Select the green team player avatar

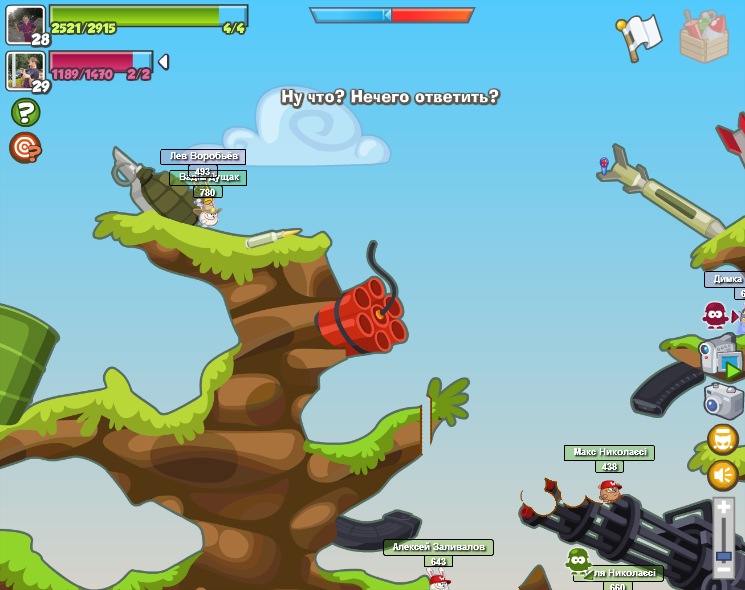tap(25, 24)
